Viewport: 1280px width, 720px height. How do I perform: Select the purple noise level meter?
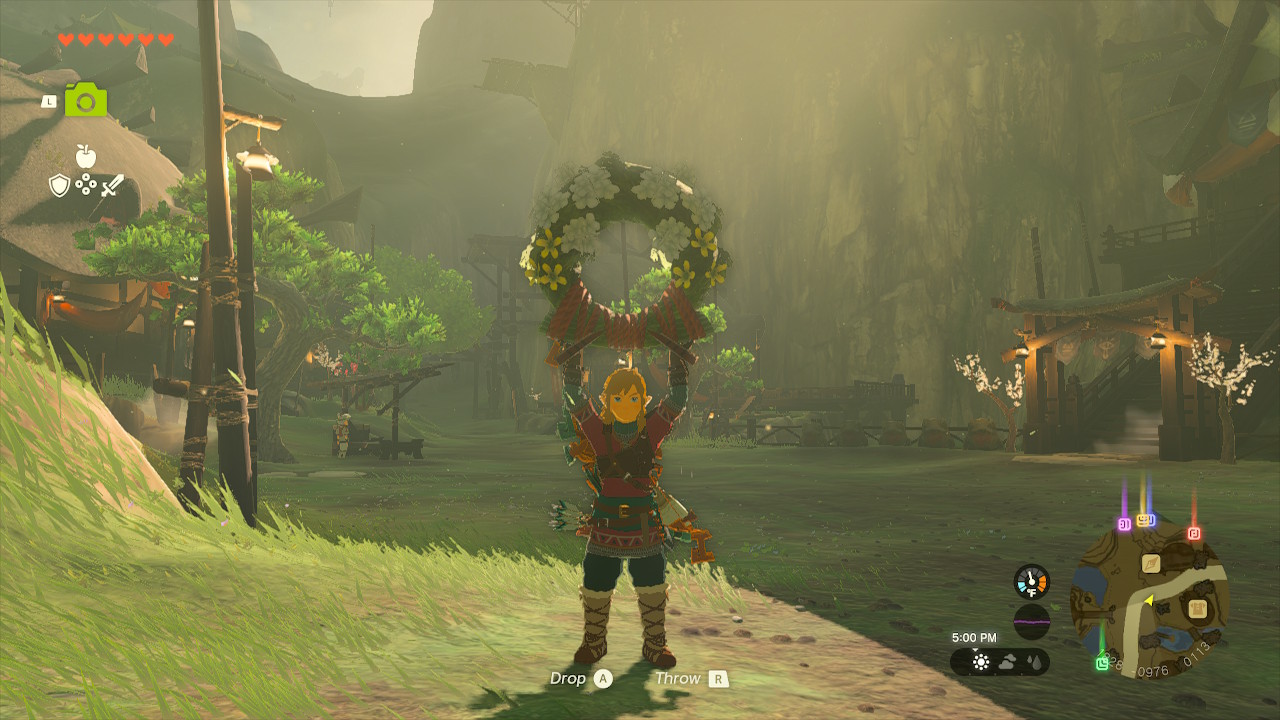(x=1031, y=619)
